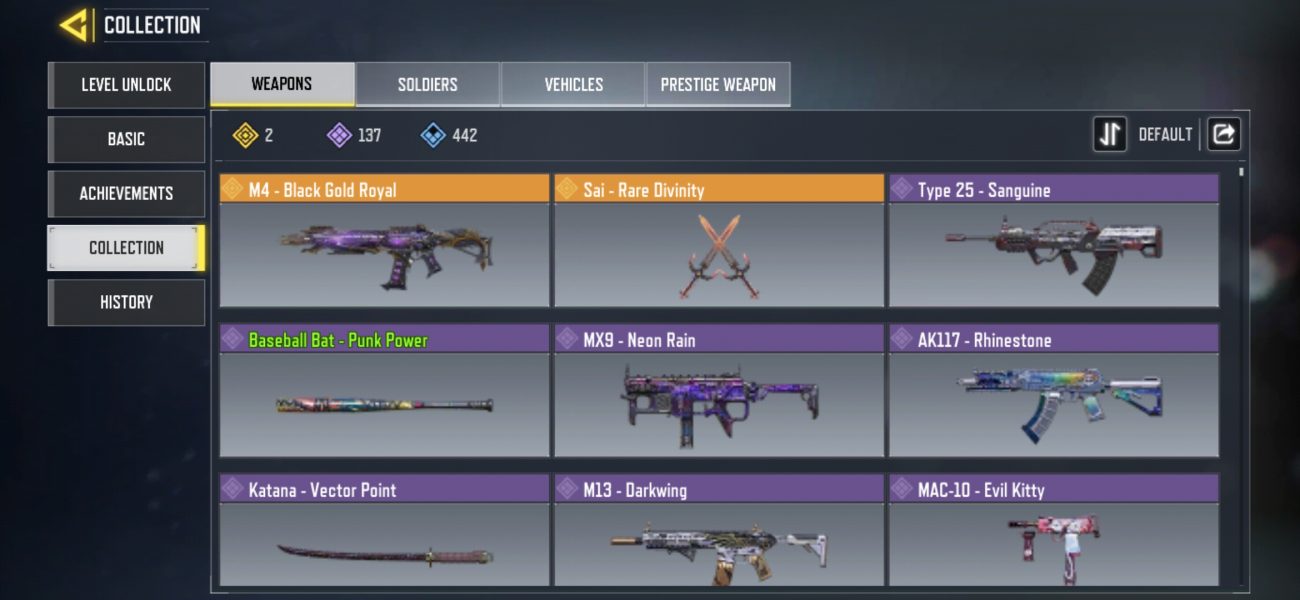Show the History section
Viewport: 1300px width, 600px height.
point(126,302)
